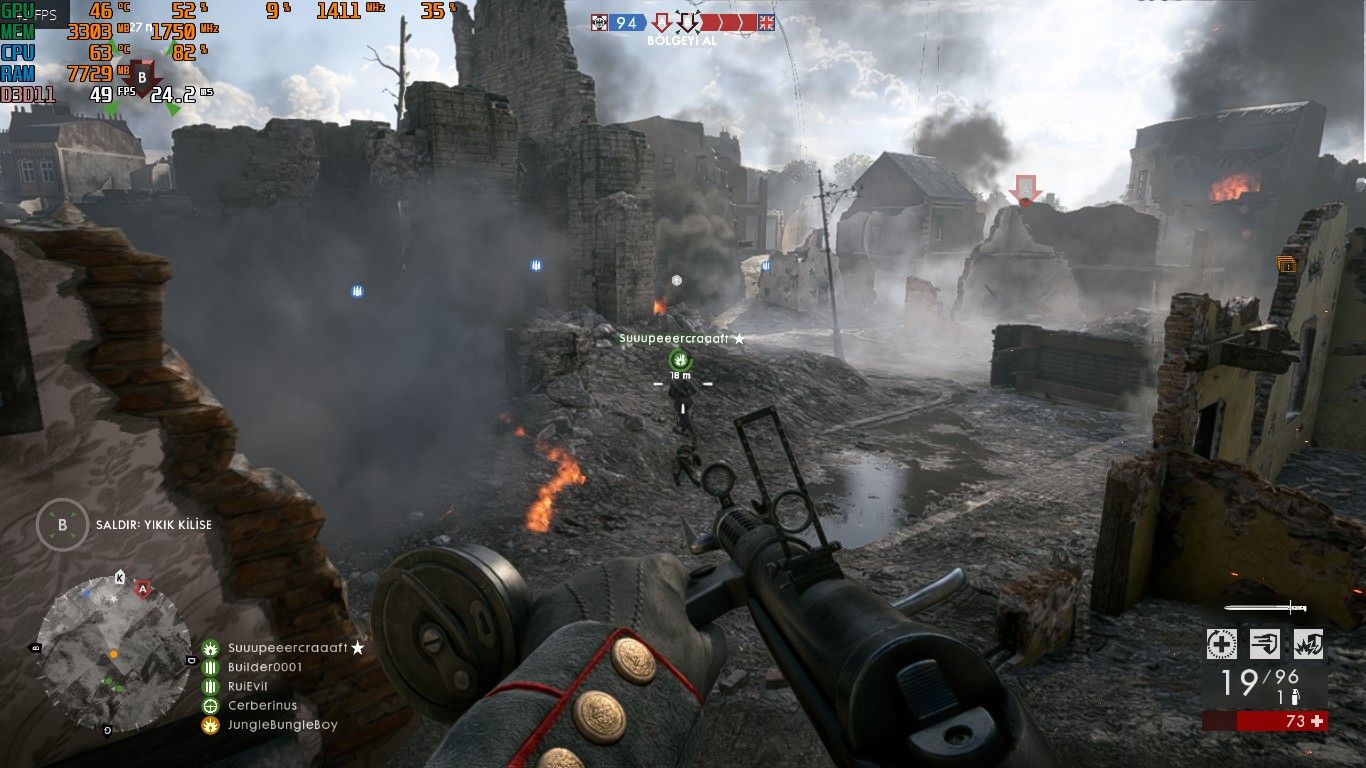Viewport: 1366px width, 768px height.
Task: Click the squadmate icon above Suuupeeercraaaft's nametag
Action: (x=680, y=359)
